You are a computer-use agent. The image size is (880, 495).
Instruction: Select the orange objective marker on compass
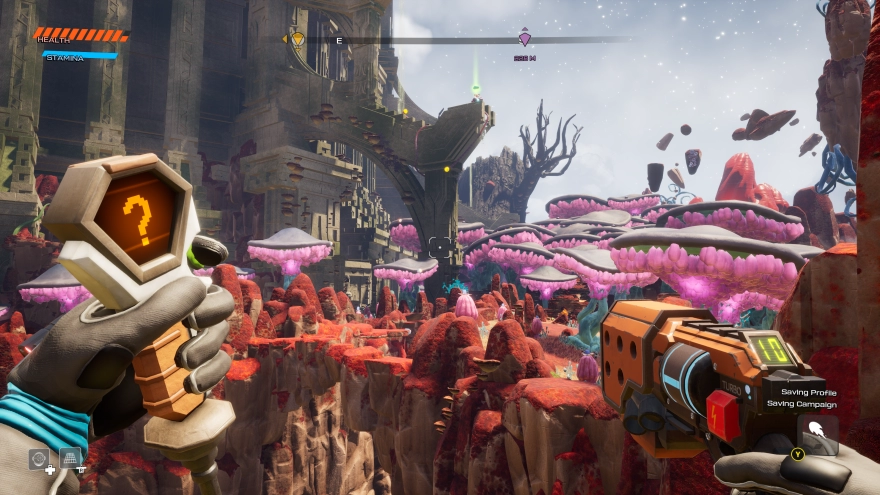coord(297,39)
